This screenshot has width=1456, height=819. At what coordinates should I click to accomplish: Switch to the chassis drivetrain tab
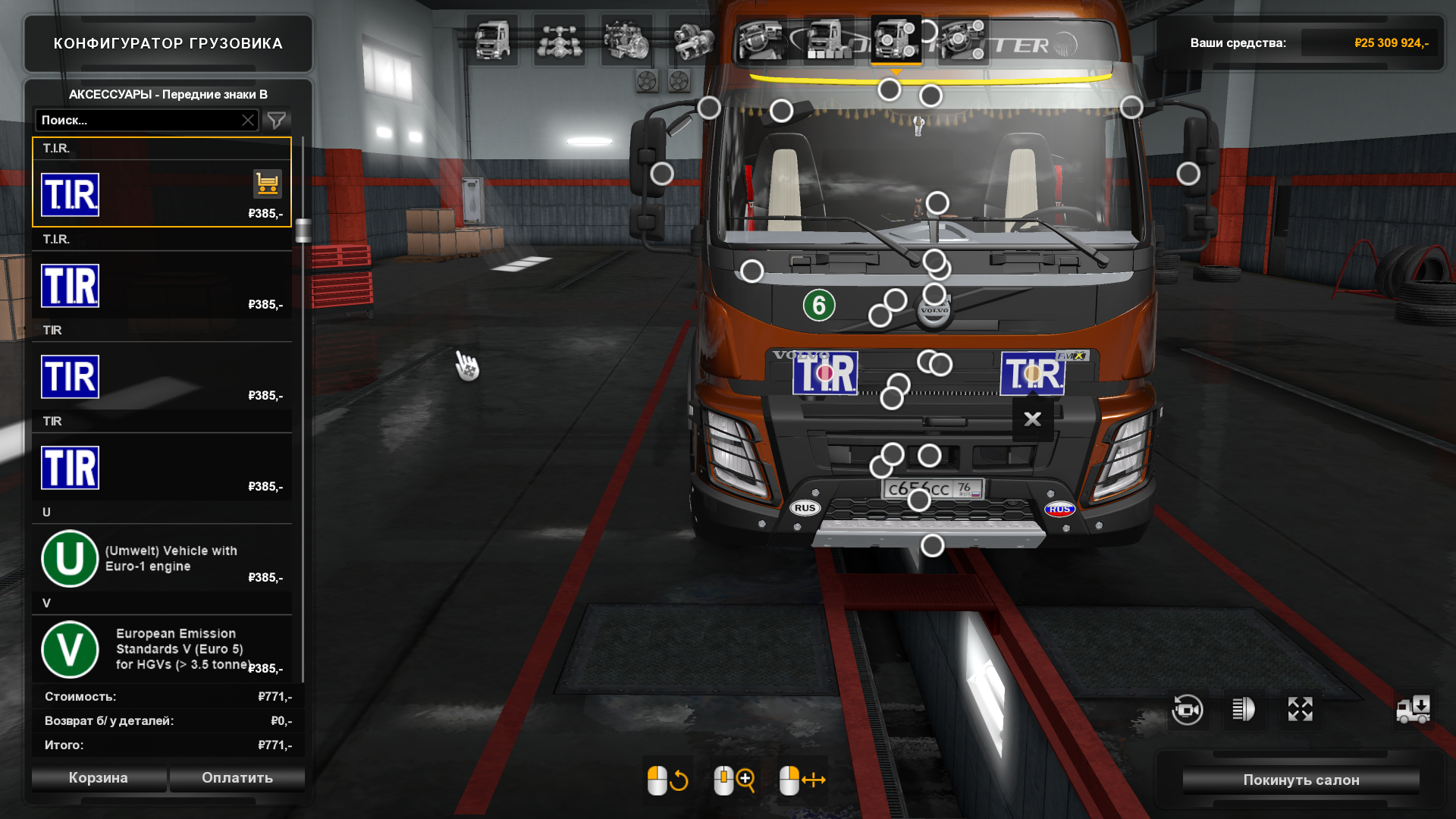[559, 40]
